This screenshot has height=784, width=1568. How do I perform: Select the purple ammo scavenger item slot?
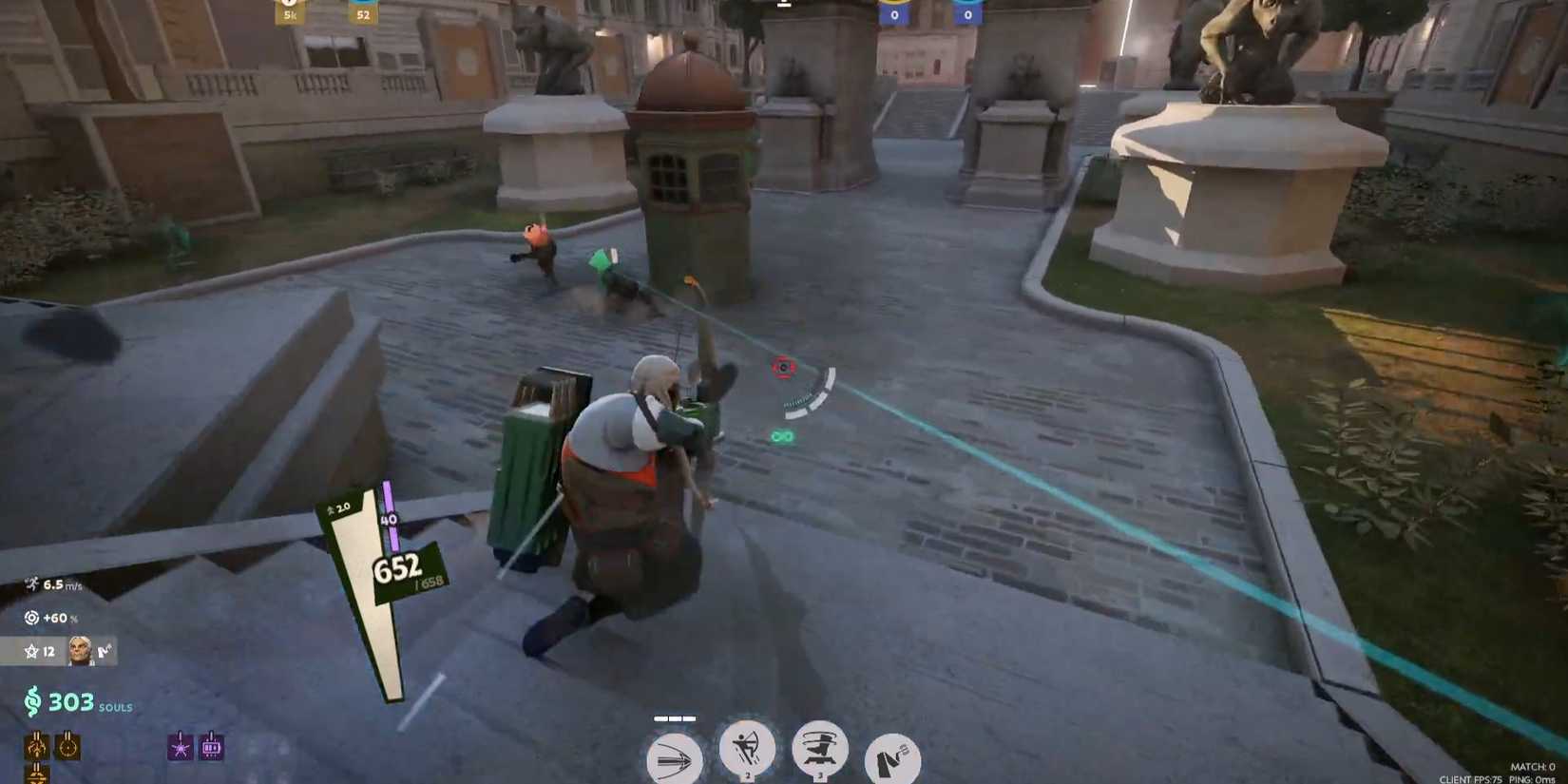[x=211, y=749]
